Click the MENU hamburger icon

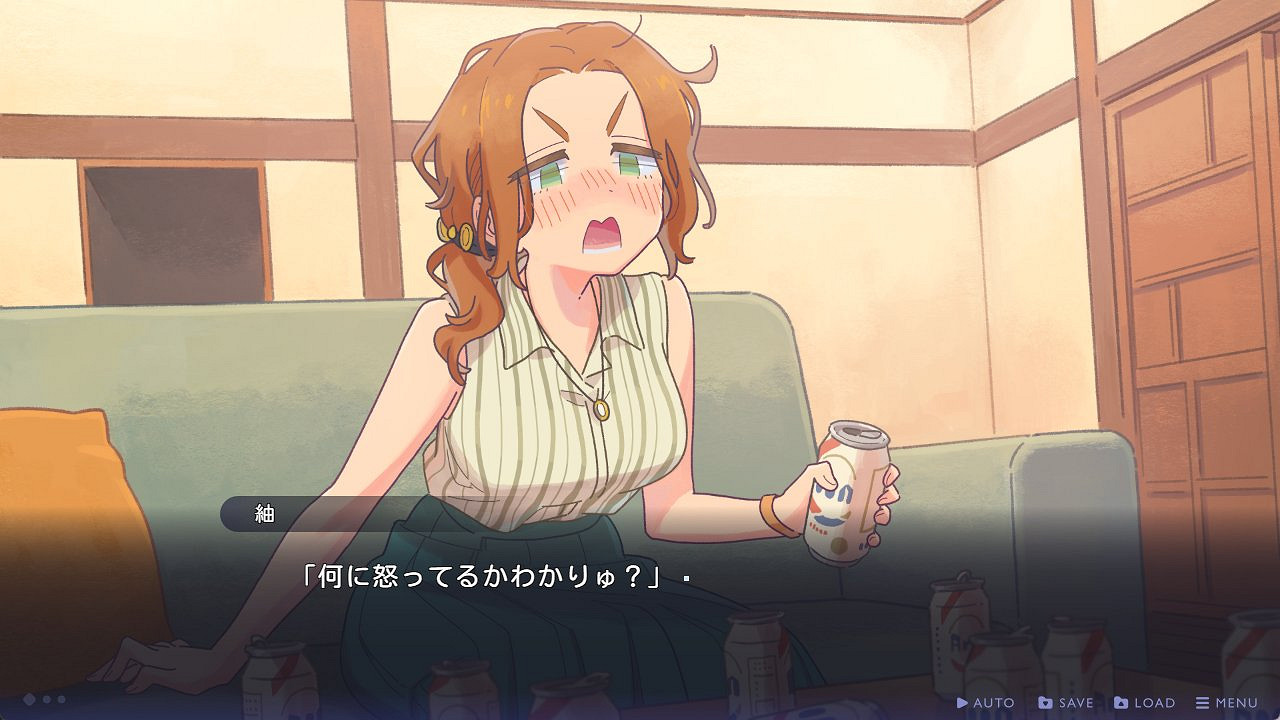tap(1202, 702)
